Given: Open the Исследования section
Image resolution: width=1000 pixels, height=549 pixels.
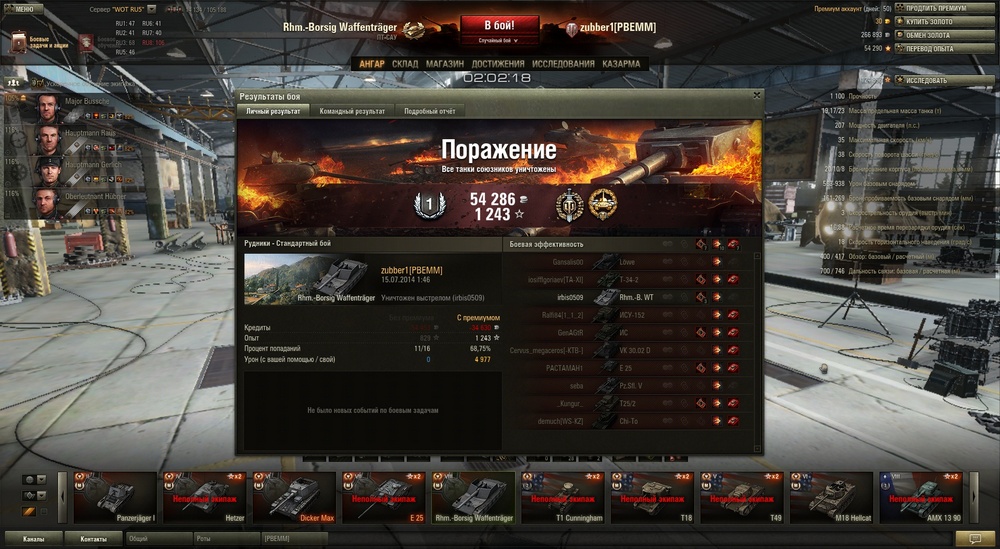Looking at the screenshot, I should tap(563, 64).
